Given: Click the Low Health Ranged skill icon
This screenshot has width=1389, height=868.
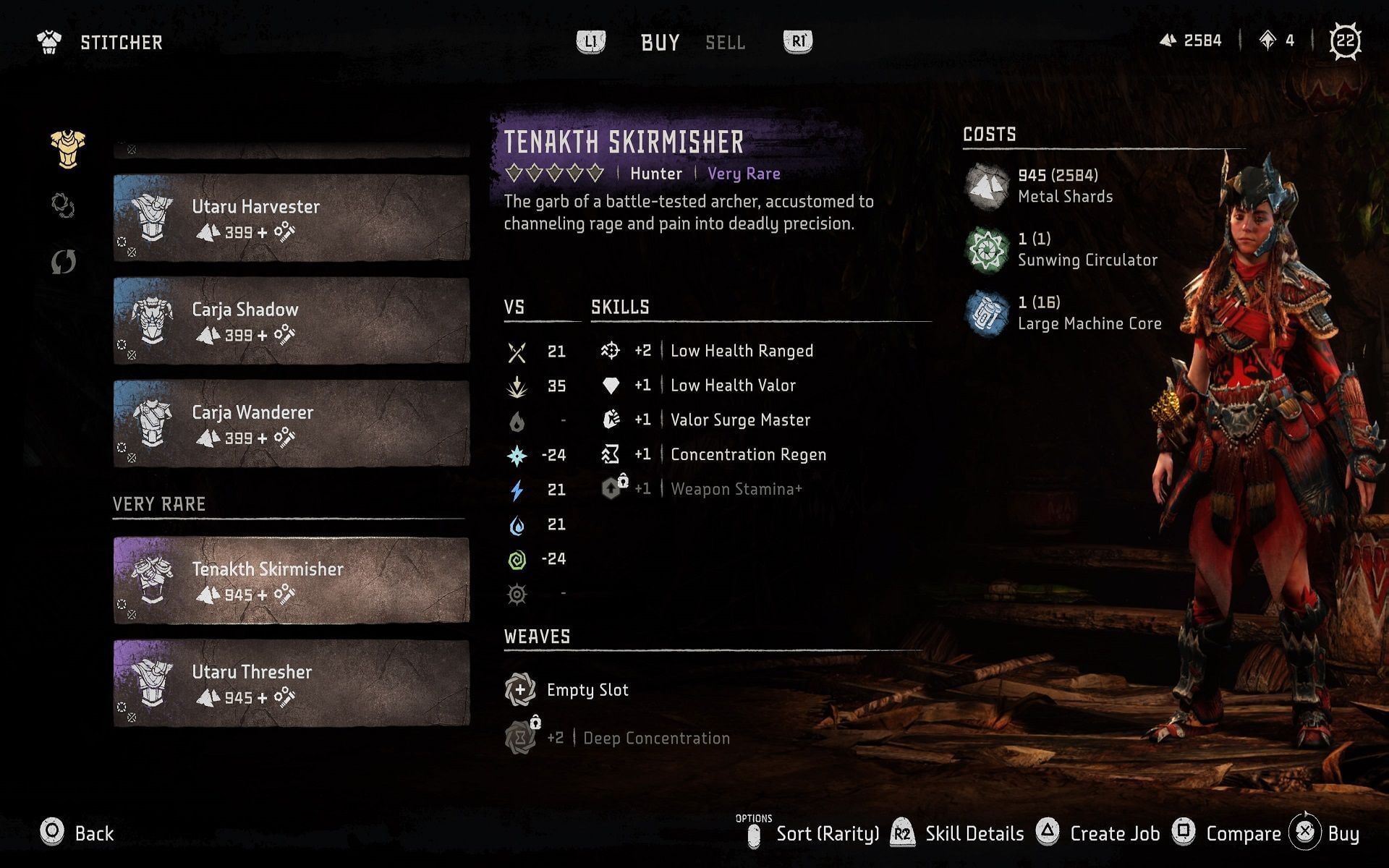Looking at the screenshot, I should (611, 351).
